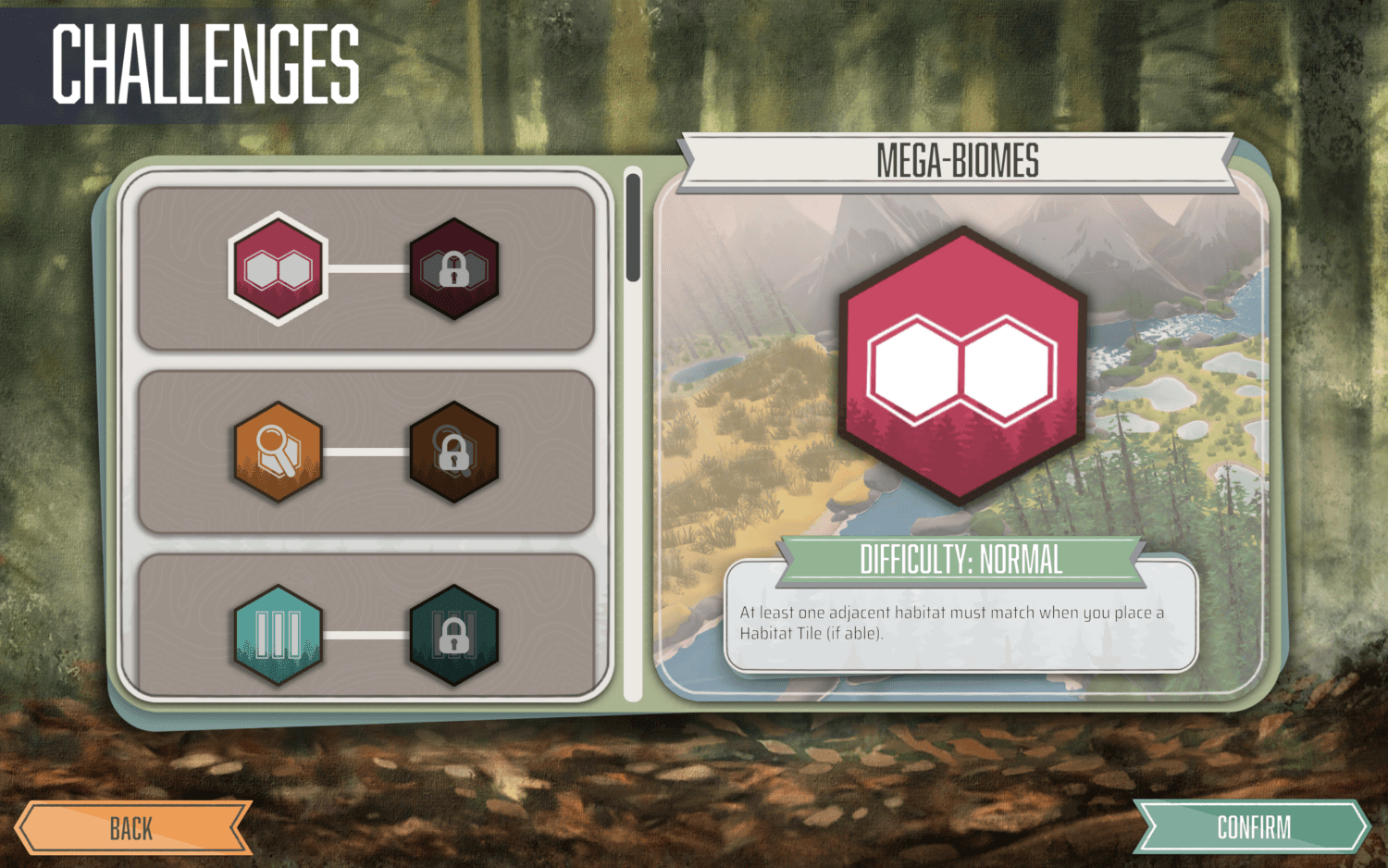Click the padlock inside the brown hexagon
This screenshot has width=1388, height=868.
[x=455, y=454]
